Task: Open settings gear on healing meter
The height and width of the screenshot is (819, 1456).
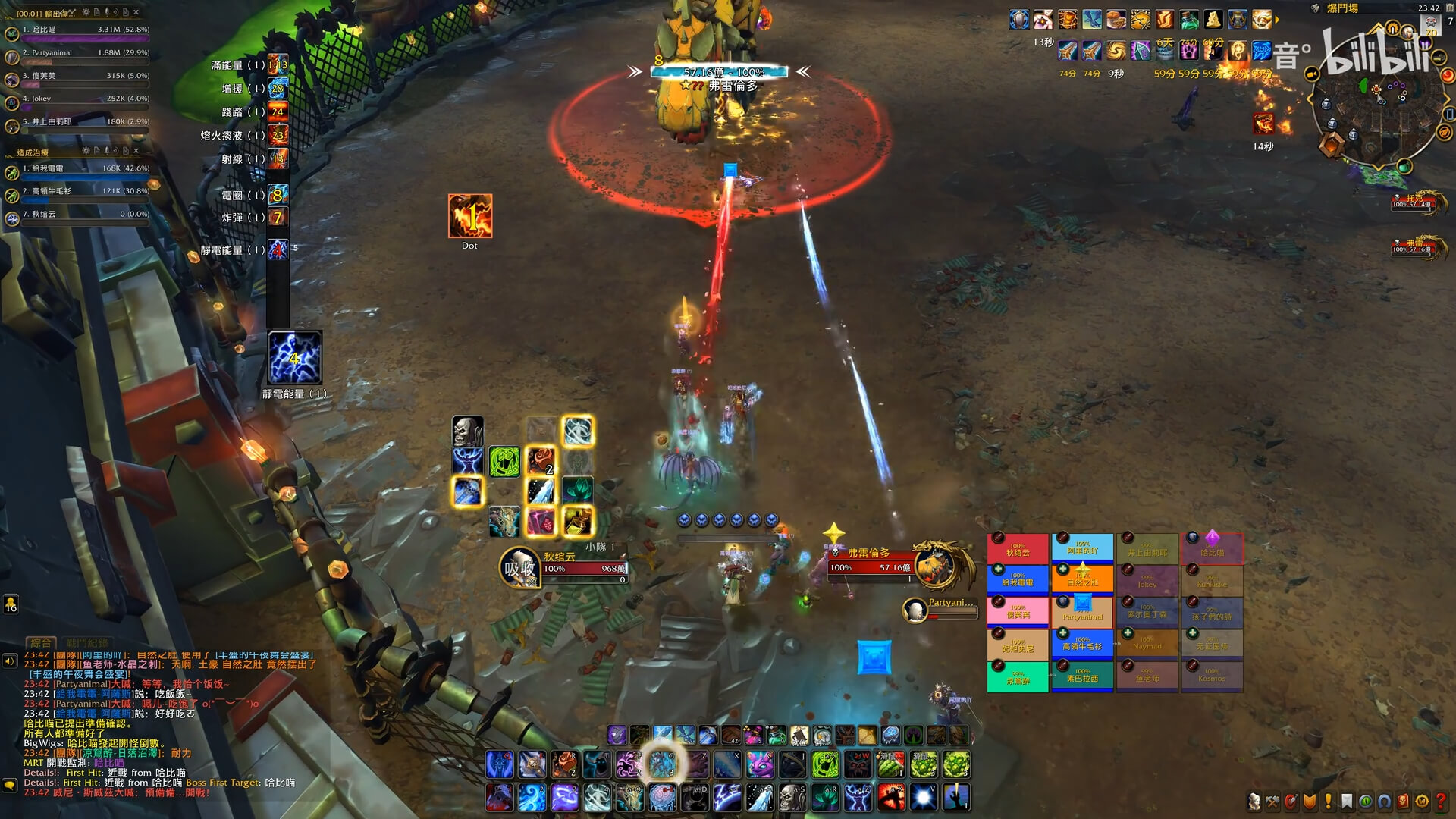Action: (86, 151)
